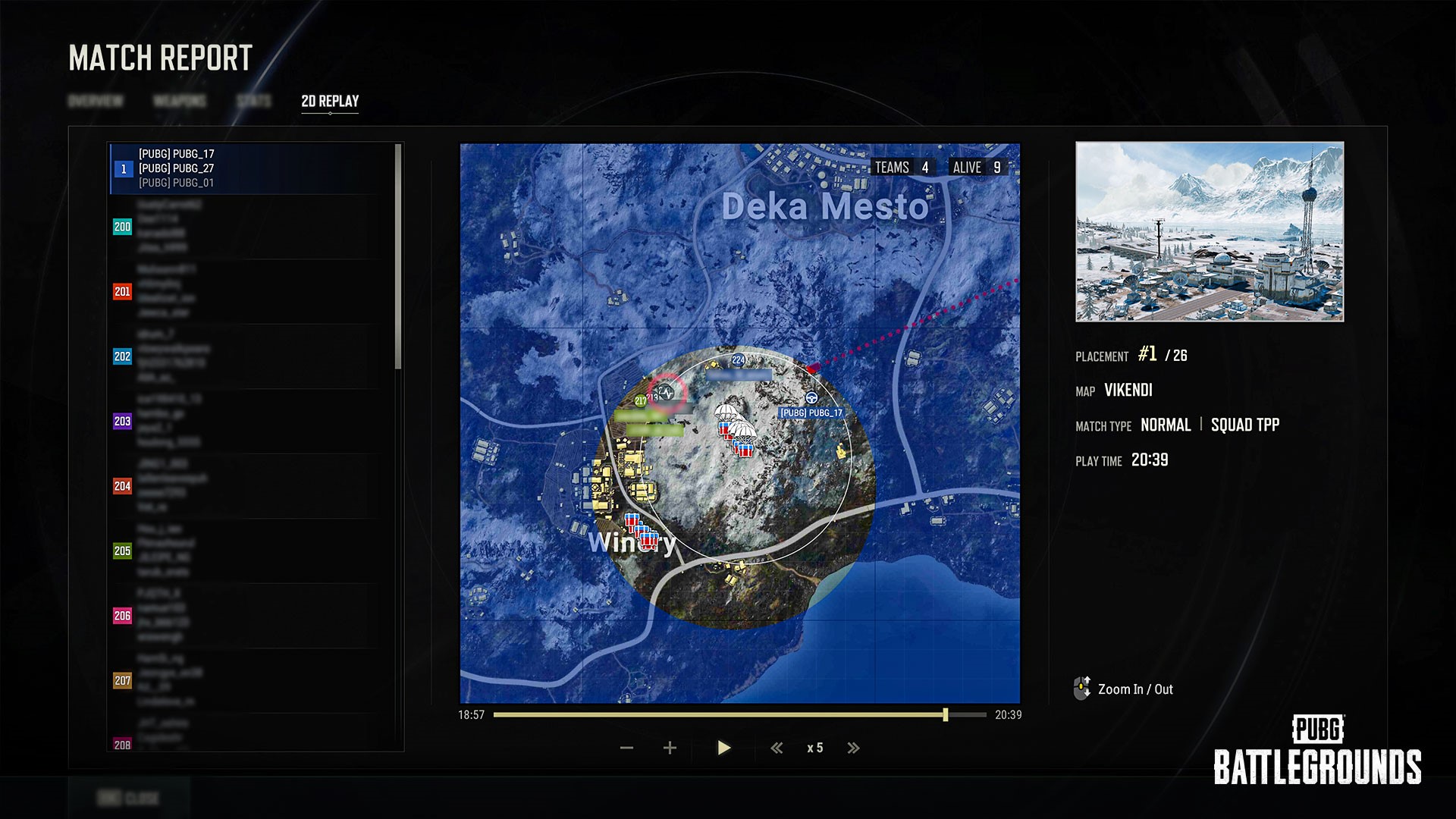The width and height of the screenshot is (1456, 819).
Task: Decrease replay speed with rewind arrows
Action: pyautogui.click(x=777, y=748)
